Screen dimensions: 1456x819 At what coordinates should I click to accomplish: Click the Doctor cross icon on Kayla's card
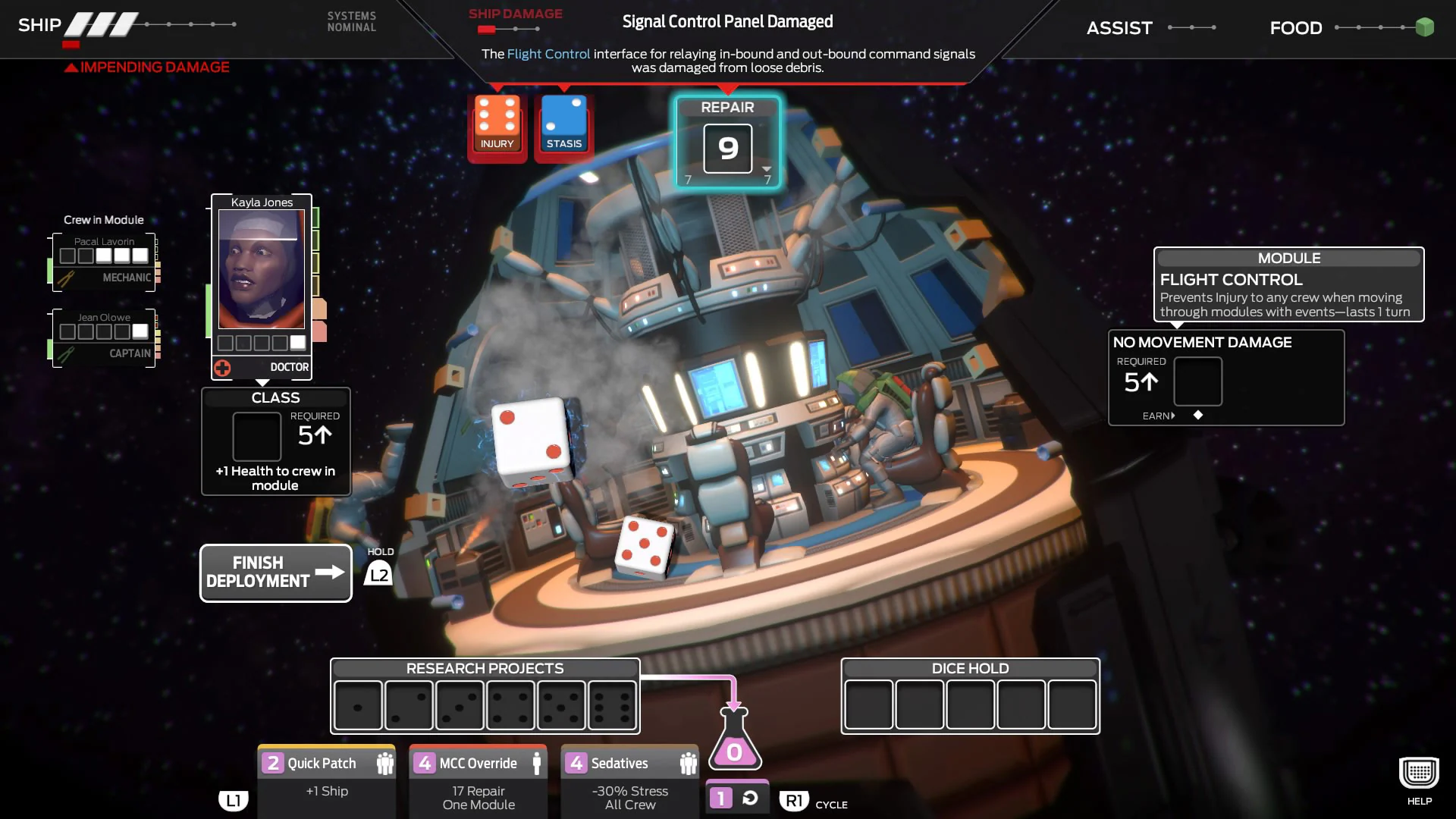pyautogui.click(x=221, y=367)
